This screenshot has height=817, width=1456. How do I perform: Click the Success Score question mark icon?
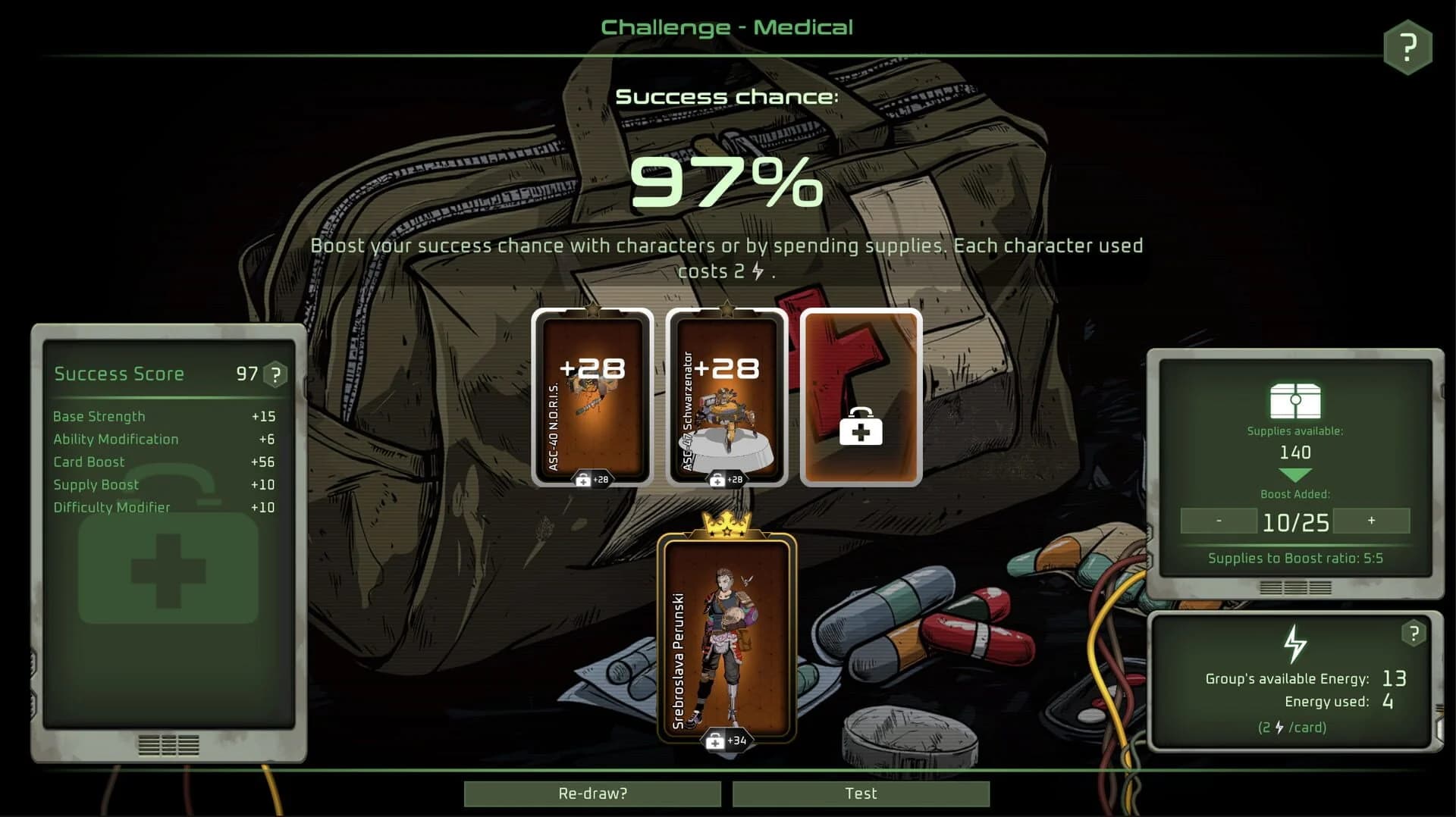pos(275,373)
